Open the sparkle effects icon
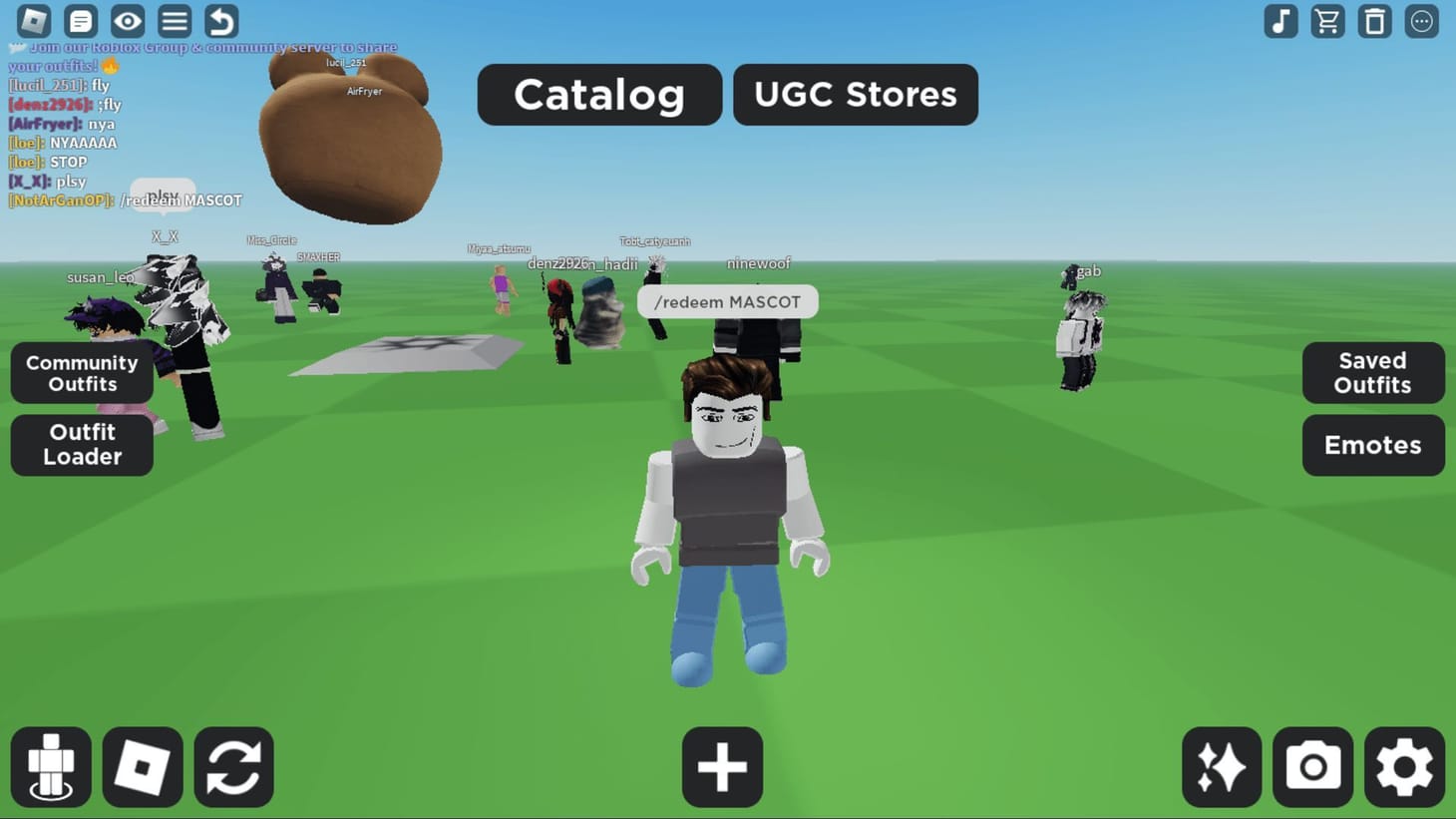This screenshot has width=1456, height=819. (1221, 766)
